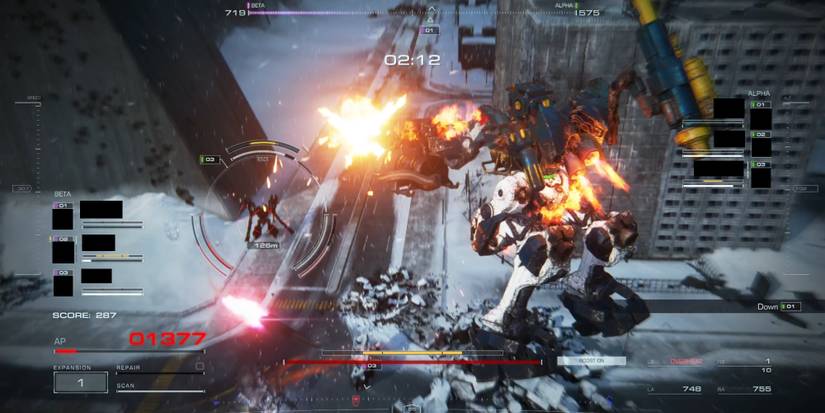Choose Alpha team player 02 entry
Viewport: 825px width, 413px height.
[x=727, y=139]
